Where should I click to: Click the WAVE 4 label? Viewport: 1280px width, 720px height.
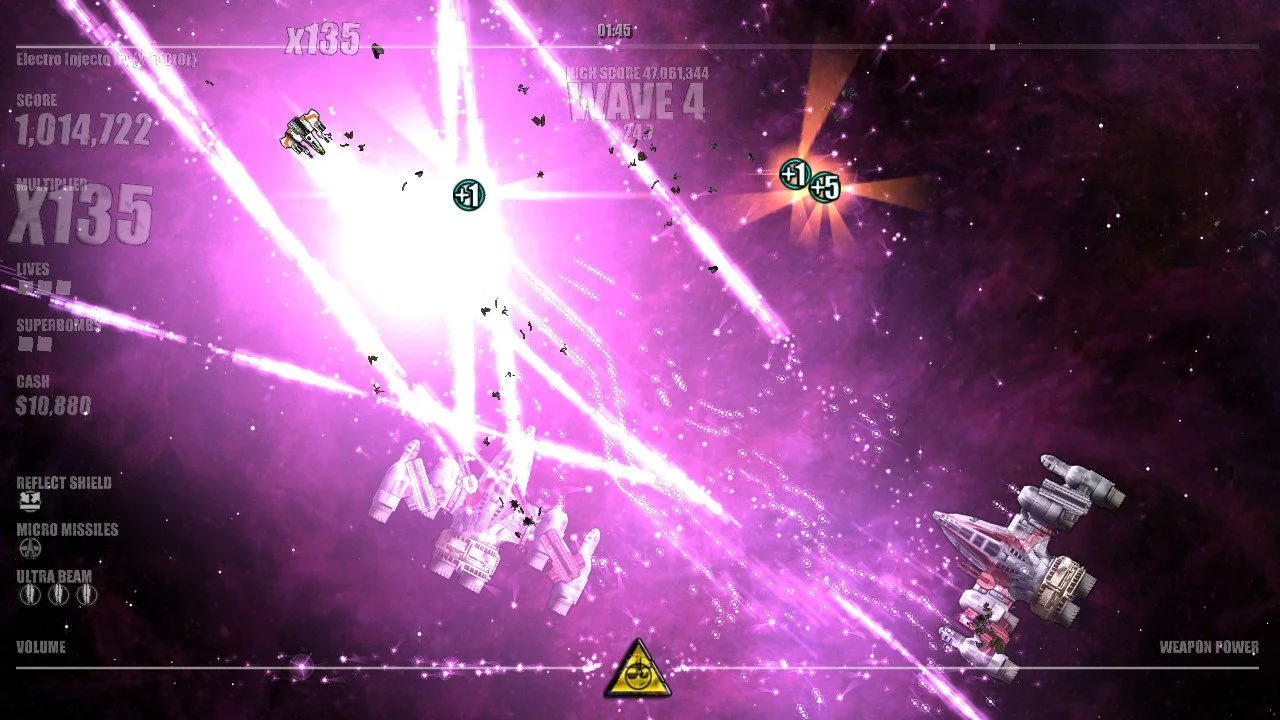click(x=637, y=103)
